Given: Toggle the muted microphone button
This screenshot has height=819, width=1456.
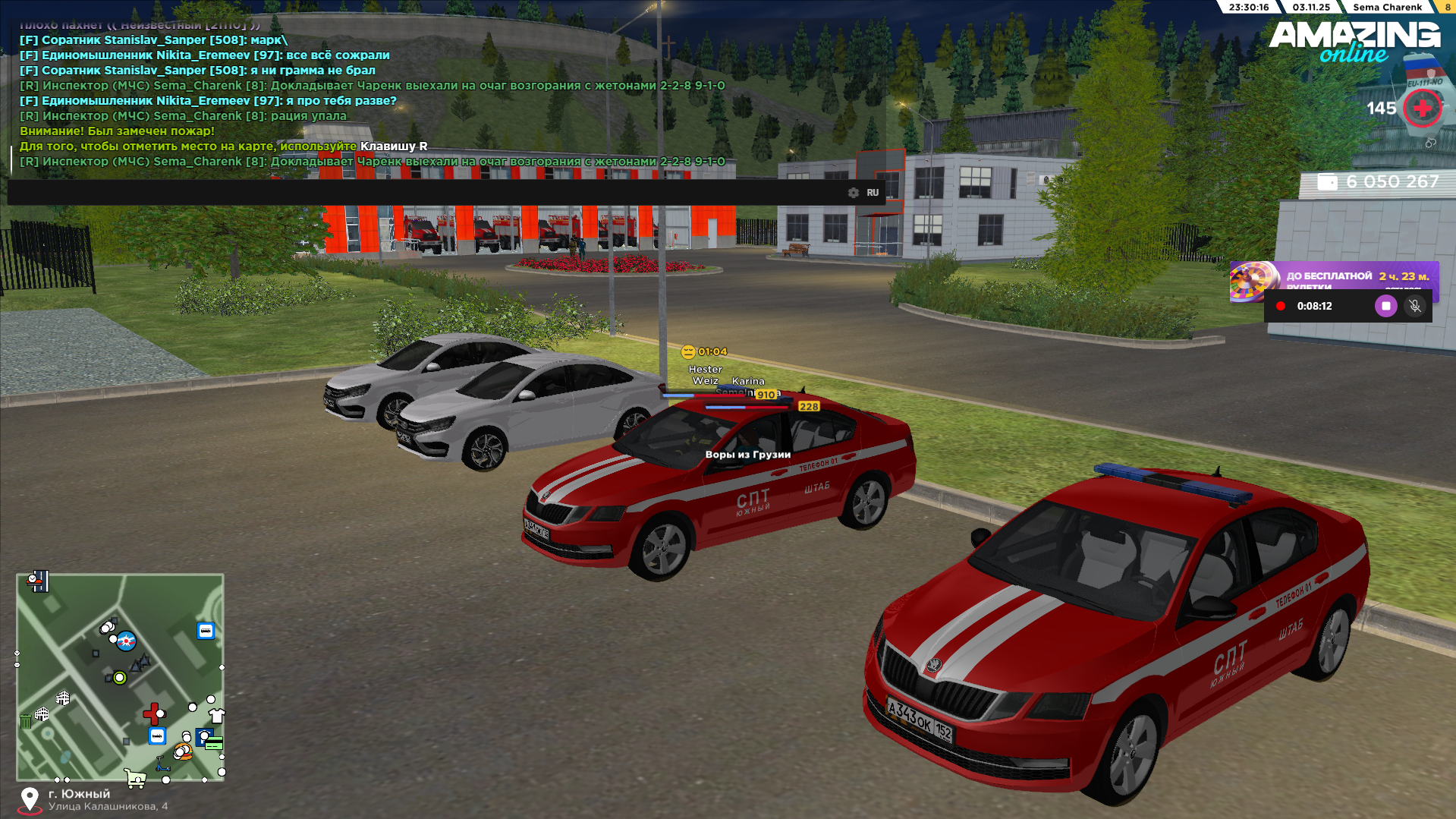Looking at the screenshot, I should (x=1414, y=306).
